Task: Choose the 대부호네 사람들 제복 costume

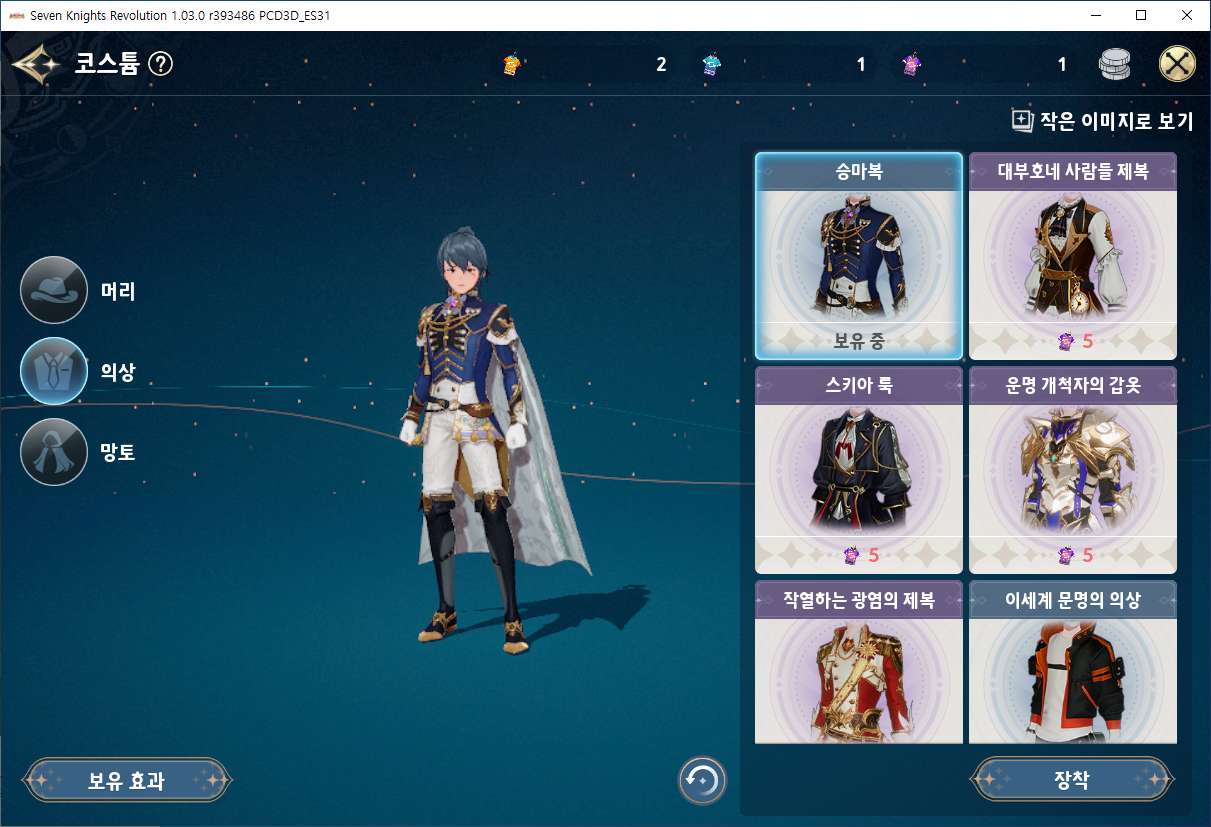Action: (1073, 256)
